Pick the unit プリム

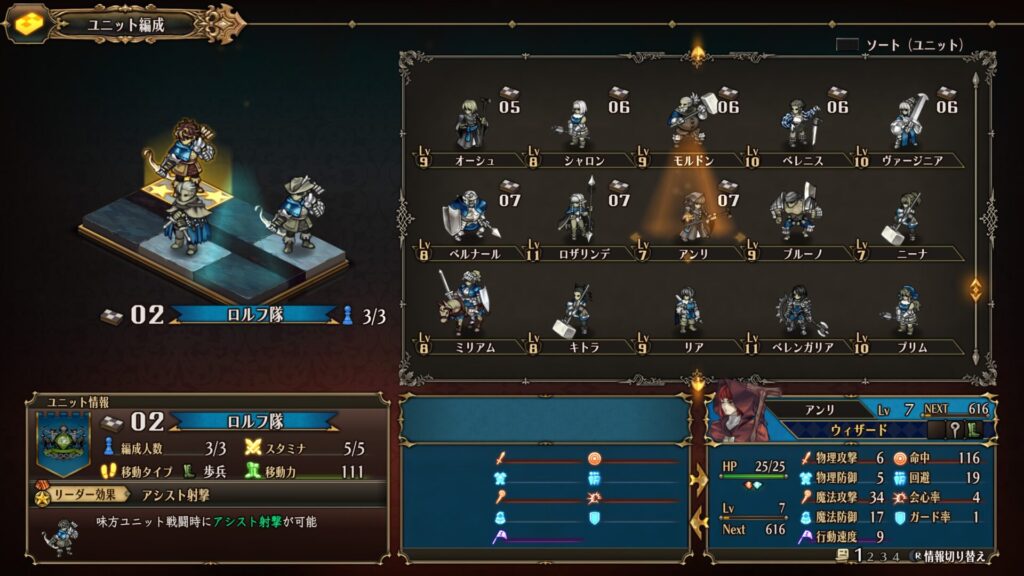click(906, 310)
